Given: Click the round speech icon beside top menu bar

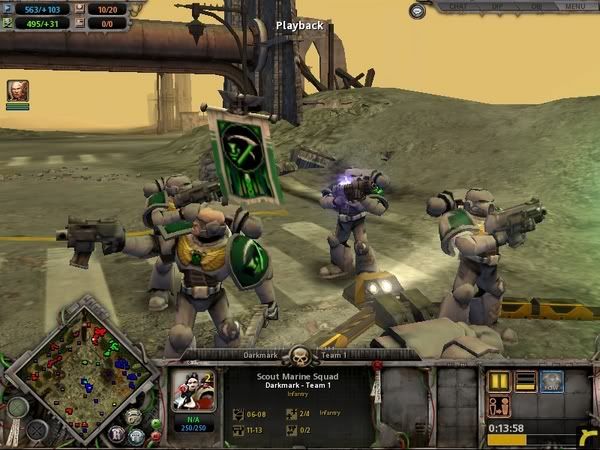Looking at the screenshot, I should (417, 10).
